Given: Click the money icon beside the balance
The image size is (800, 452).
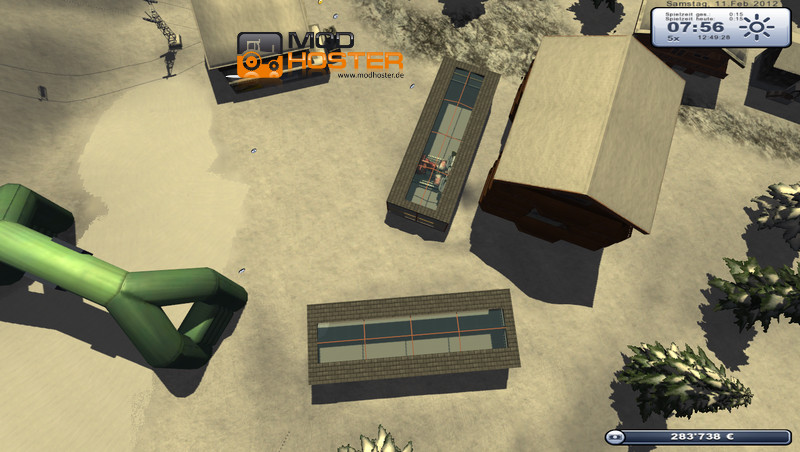Looking at the screenshot, I should pos(617,437).
